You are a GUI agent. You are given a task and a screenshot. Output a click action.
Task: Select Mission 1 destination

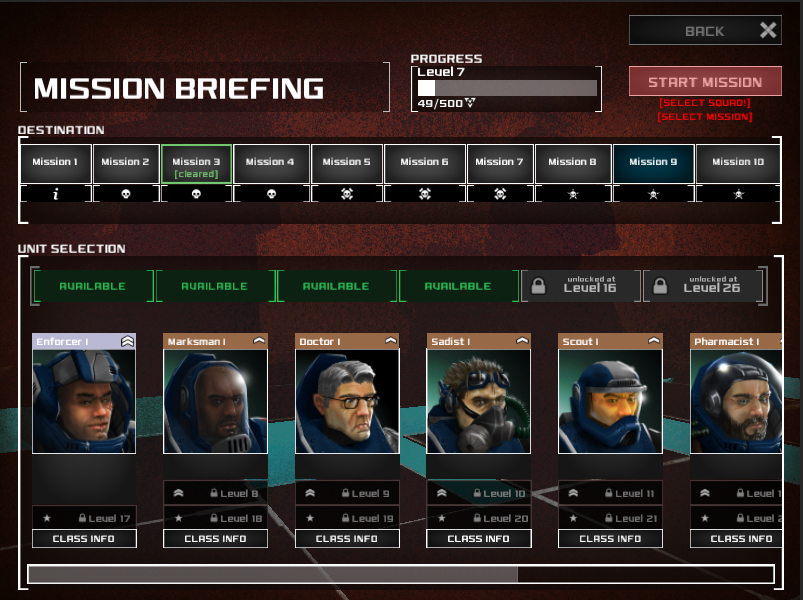pos(55,163)
